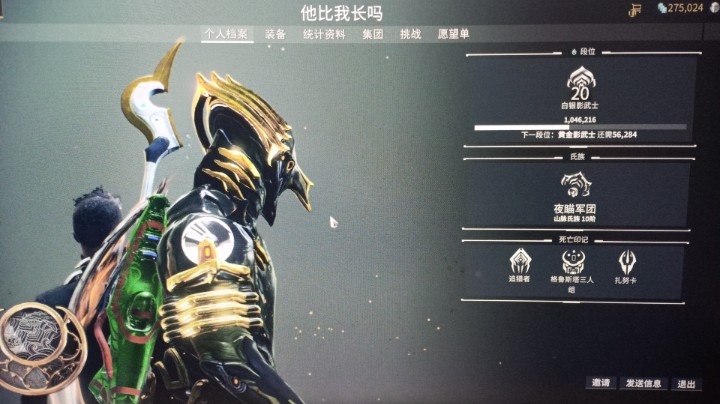Send a message with 发送信息
This screenshot has width=720, height=404.
[x=643, y=383]
